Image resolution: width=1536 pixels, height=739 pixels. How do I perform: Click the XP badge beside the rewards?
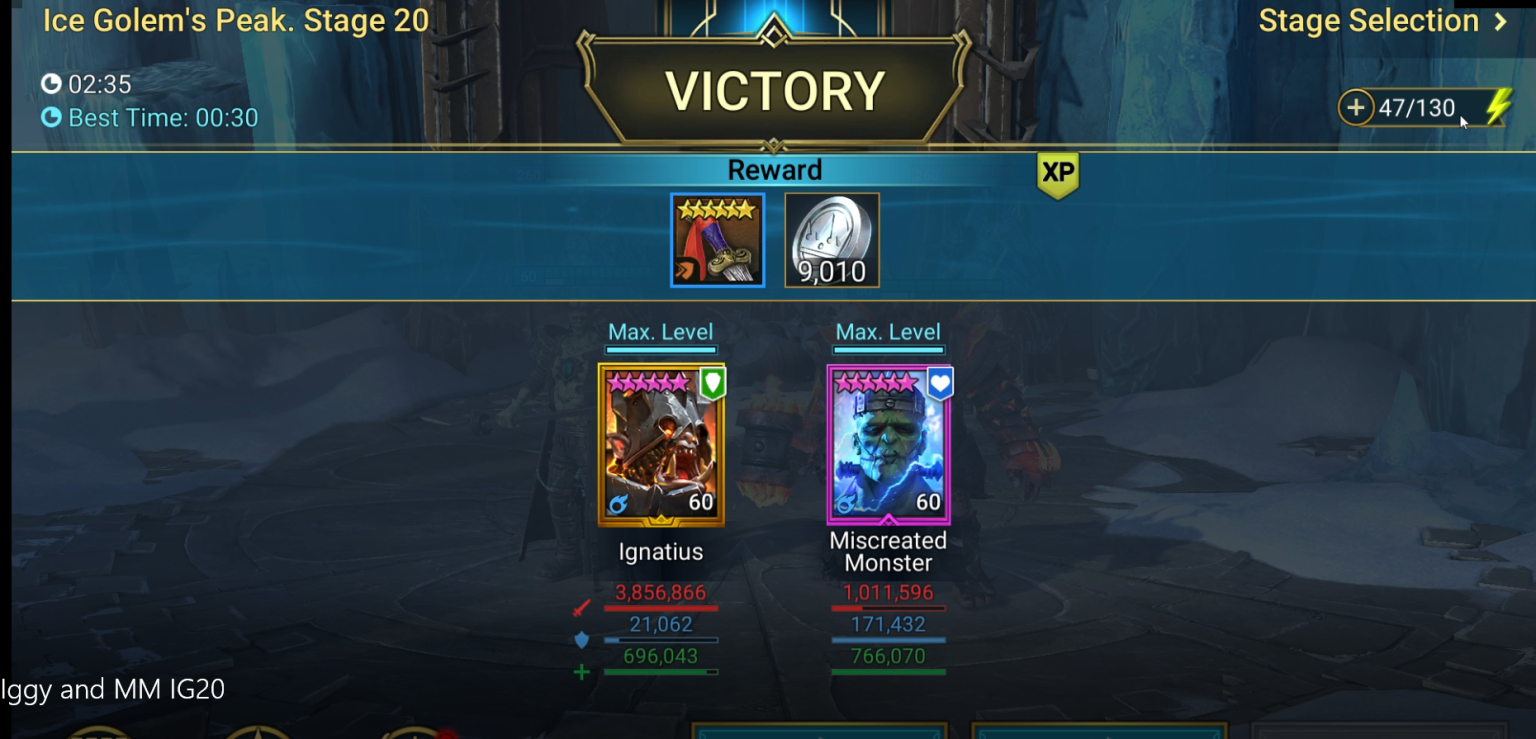coord(1057,172)
